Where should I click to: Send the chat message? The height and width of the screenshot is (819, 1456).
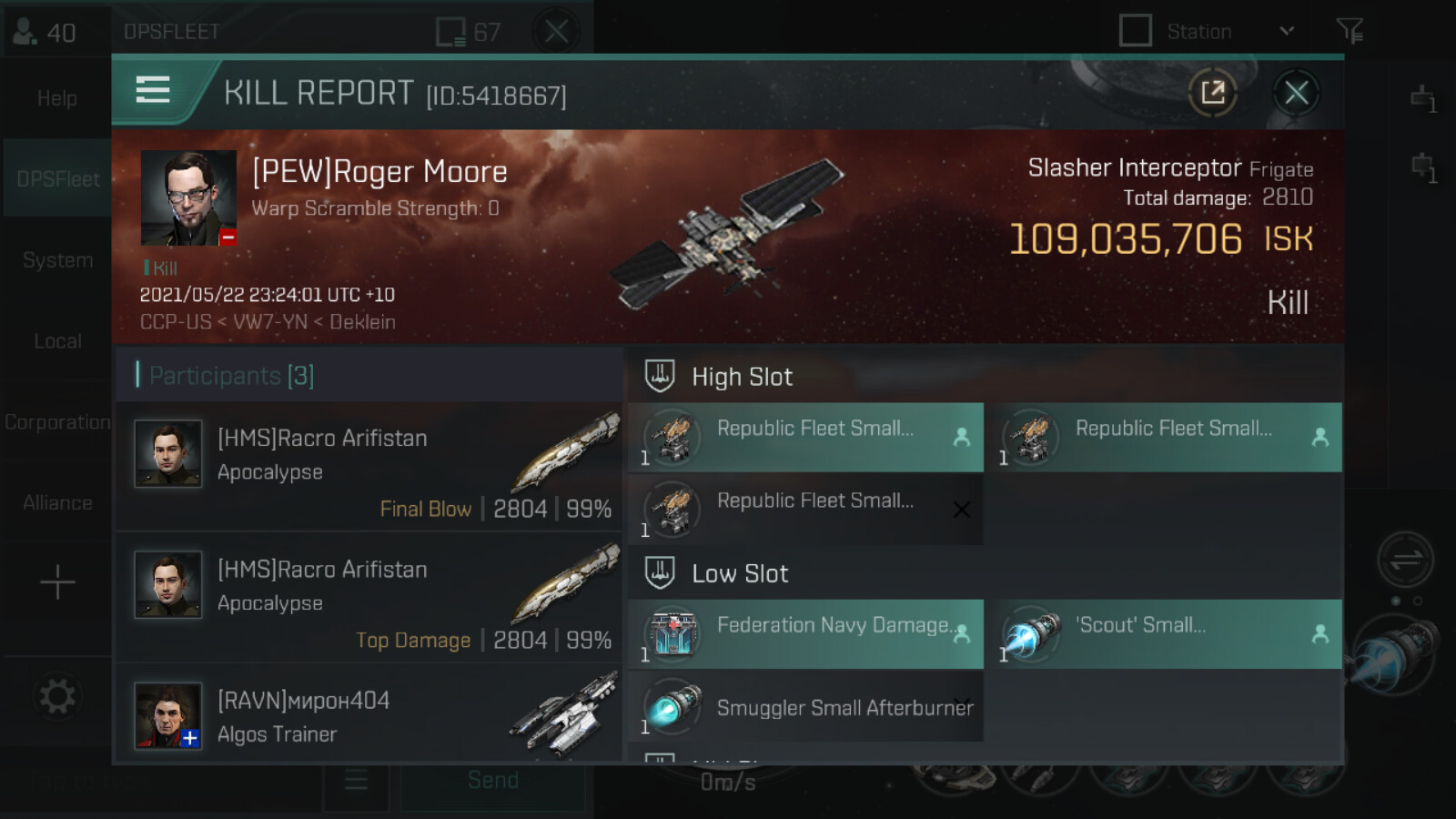pyautogui.click(x=493, y=781)
